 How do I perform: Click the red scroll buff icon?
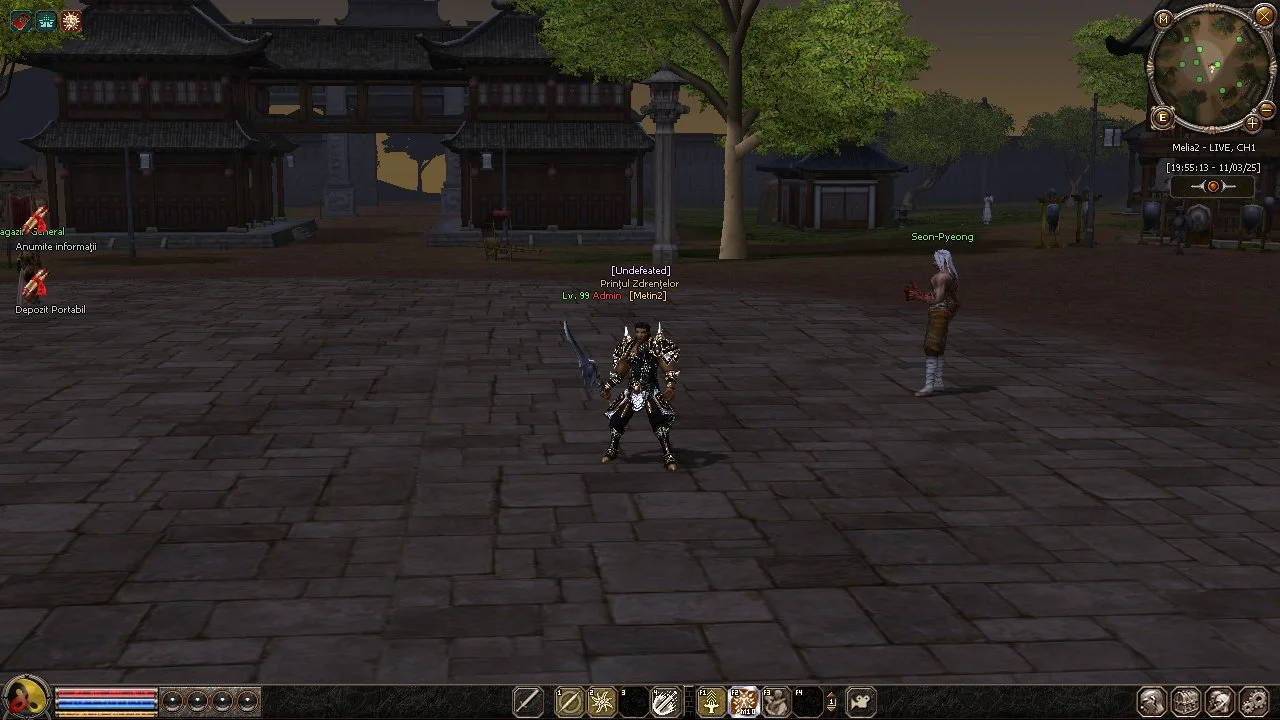point(21,20)
